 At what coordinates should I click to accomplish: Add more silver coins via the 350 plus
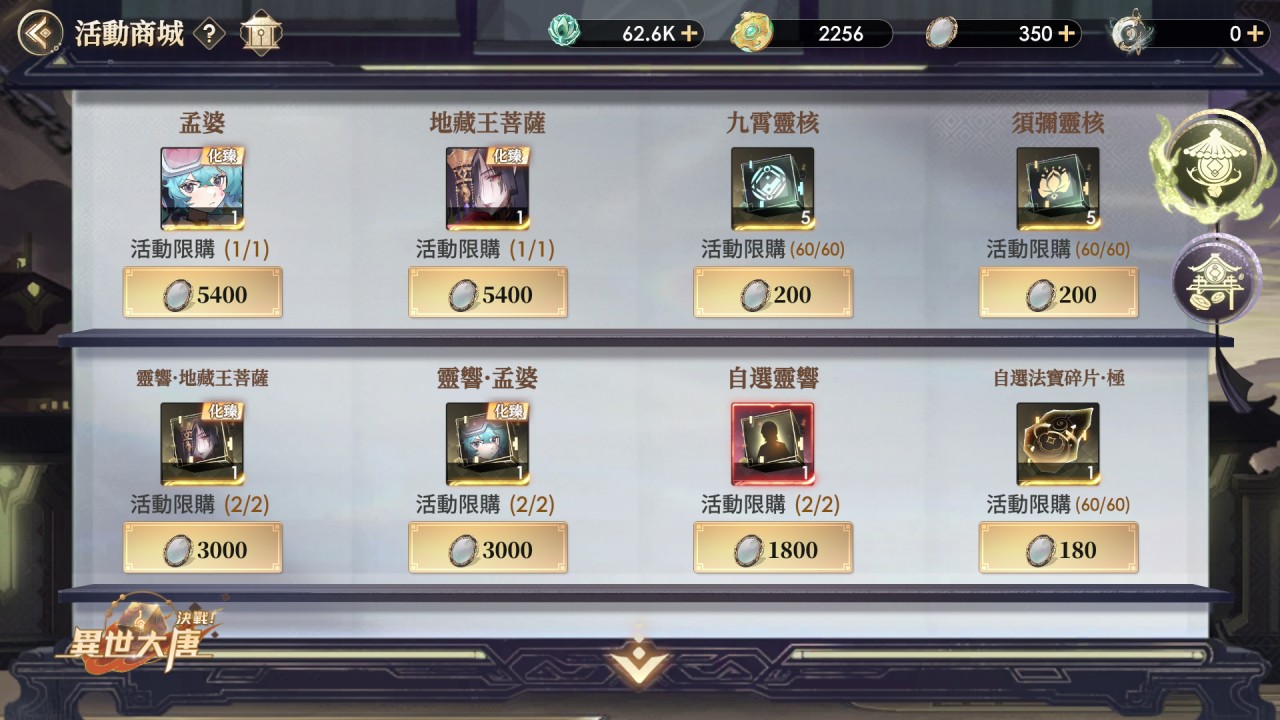tap(1066, 34)
